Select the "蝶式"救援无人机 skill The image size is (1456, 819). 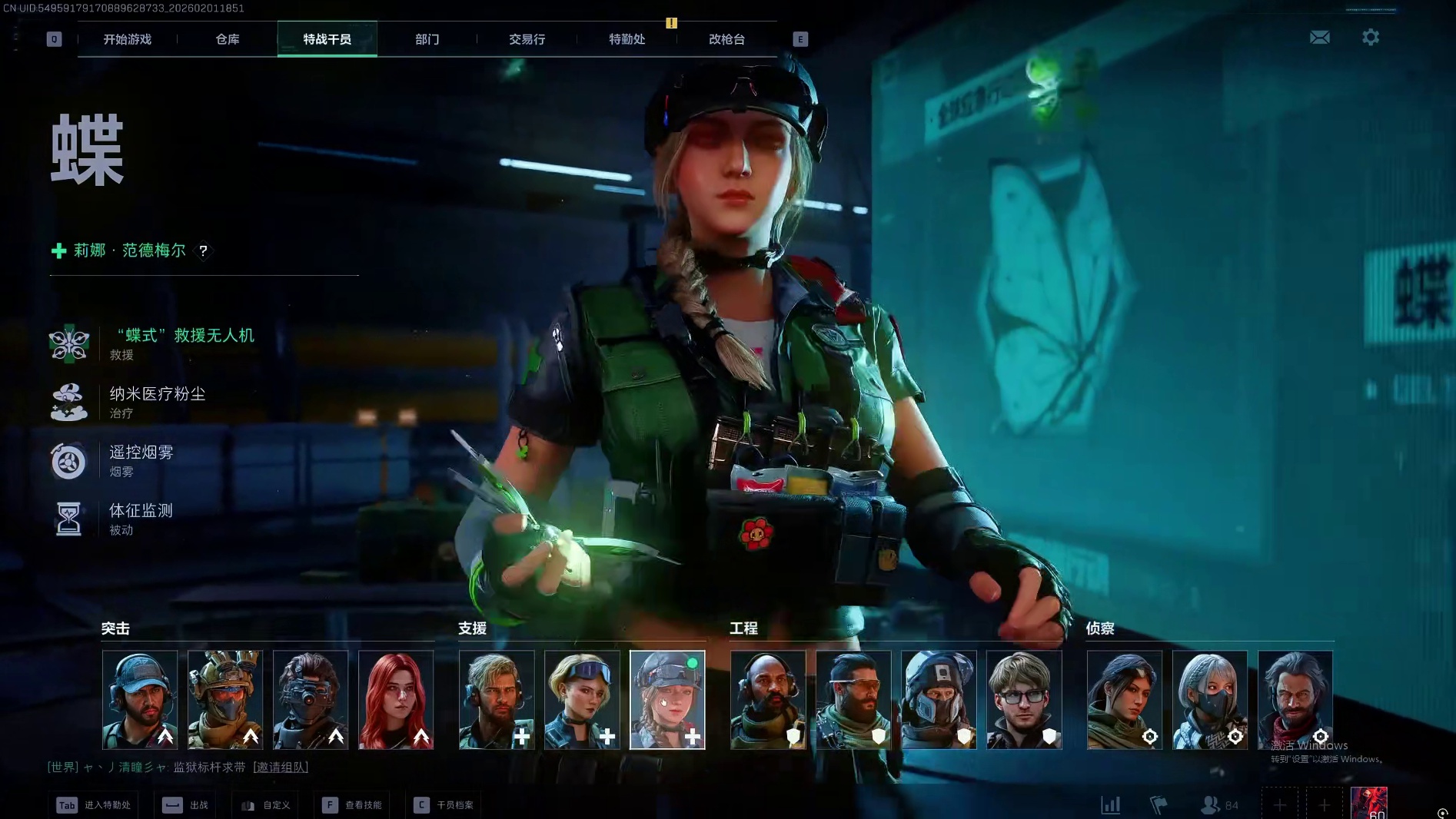click(181, 336)
